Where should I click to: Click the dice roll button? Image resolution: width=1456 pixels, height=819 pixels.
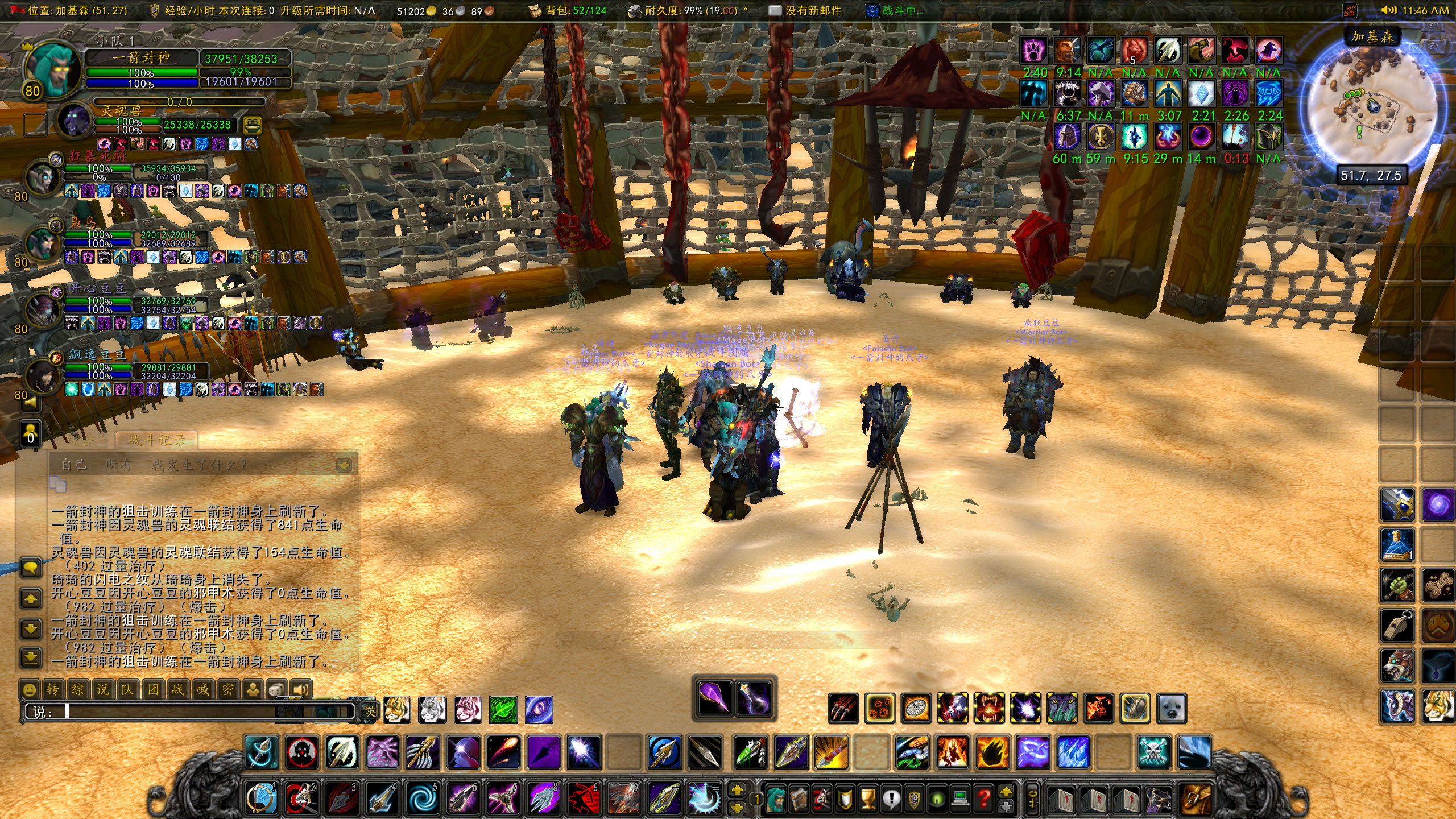click(x=277, y=690)
